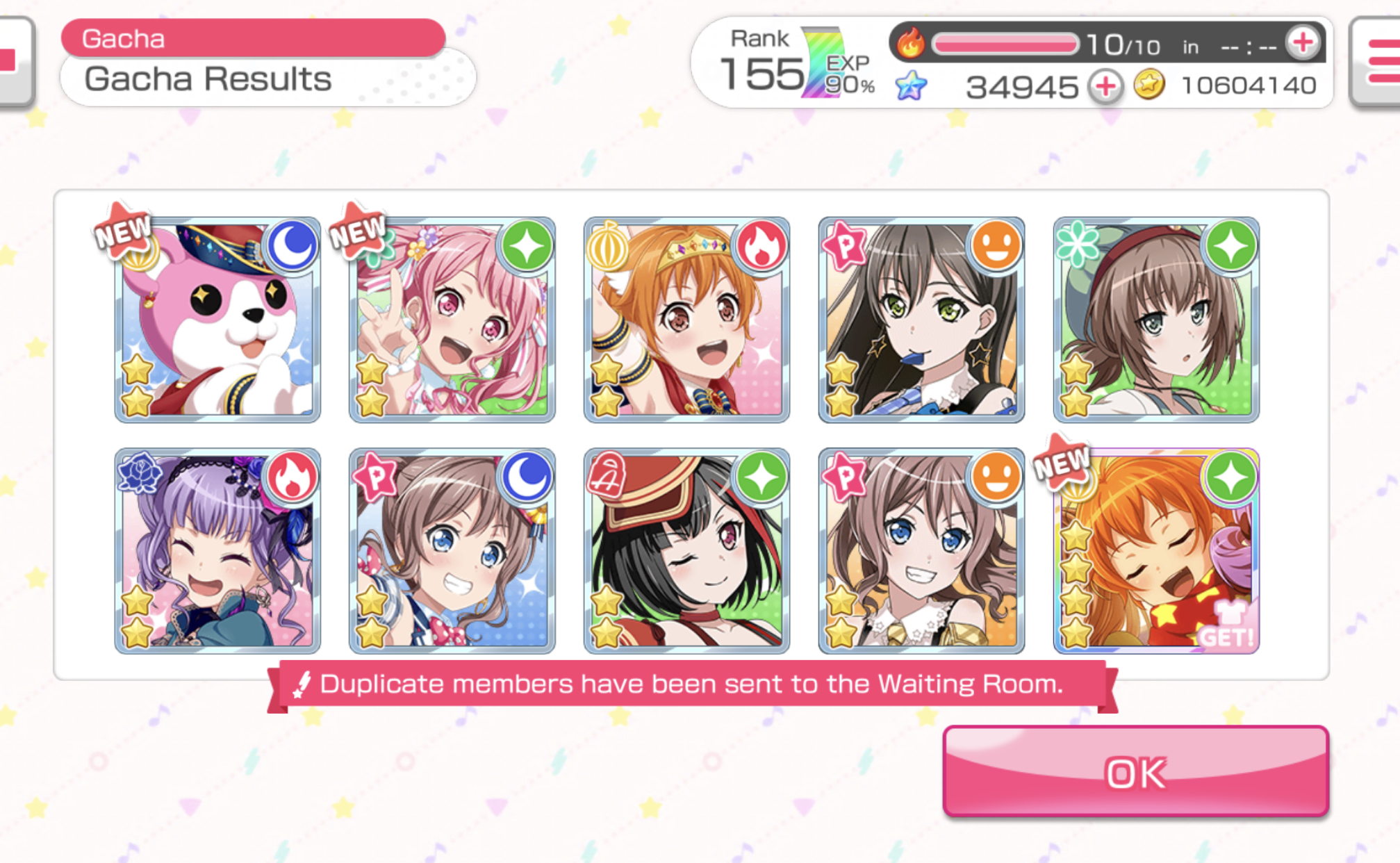Choose the brown-haired girl with red beret card
This screenshot has height=863, width=1400.
(1156, 320)
